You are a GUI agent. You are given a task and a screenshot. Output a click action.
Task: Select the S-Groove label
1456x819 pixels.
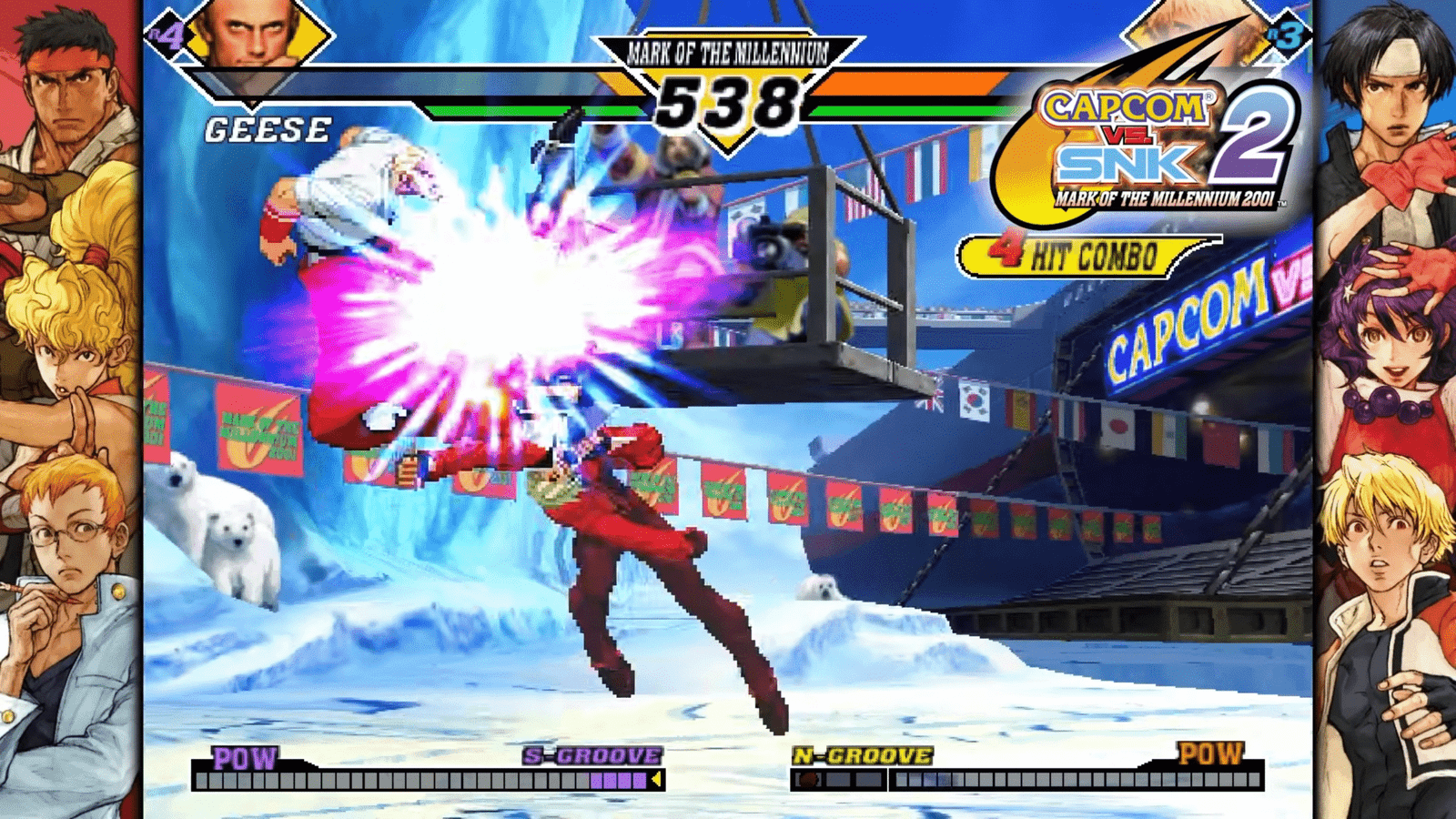click(592, 756)
